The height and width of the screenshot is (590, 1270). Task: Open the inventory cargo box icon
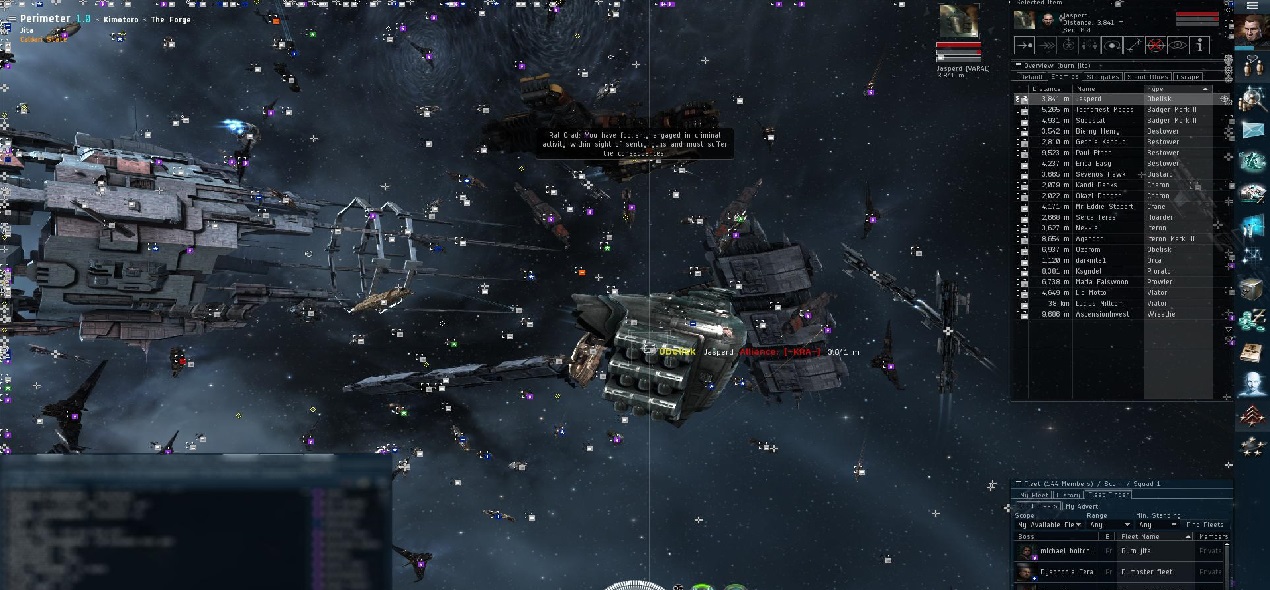[x=1253, y=290]
